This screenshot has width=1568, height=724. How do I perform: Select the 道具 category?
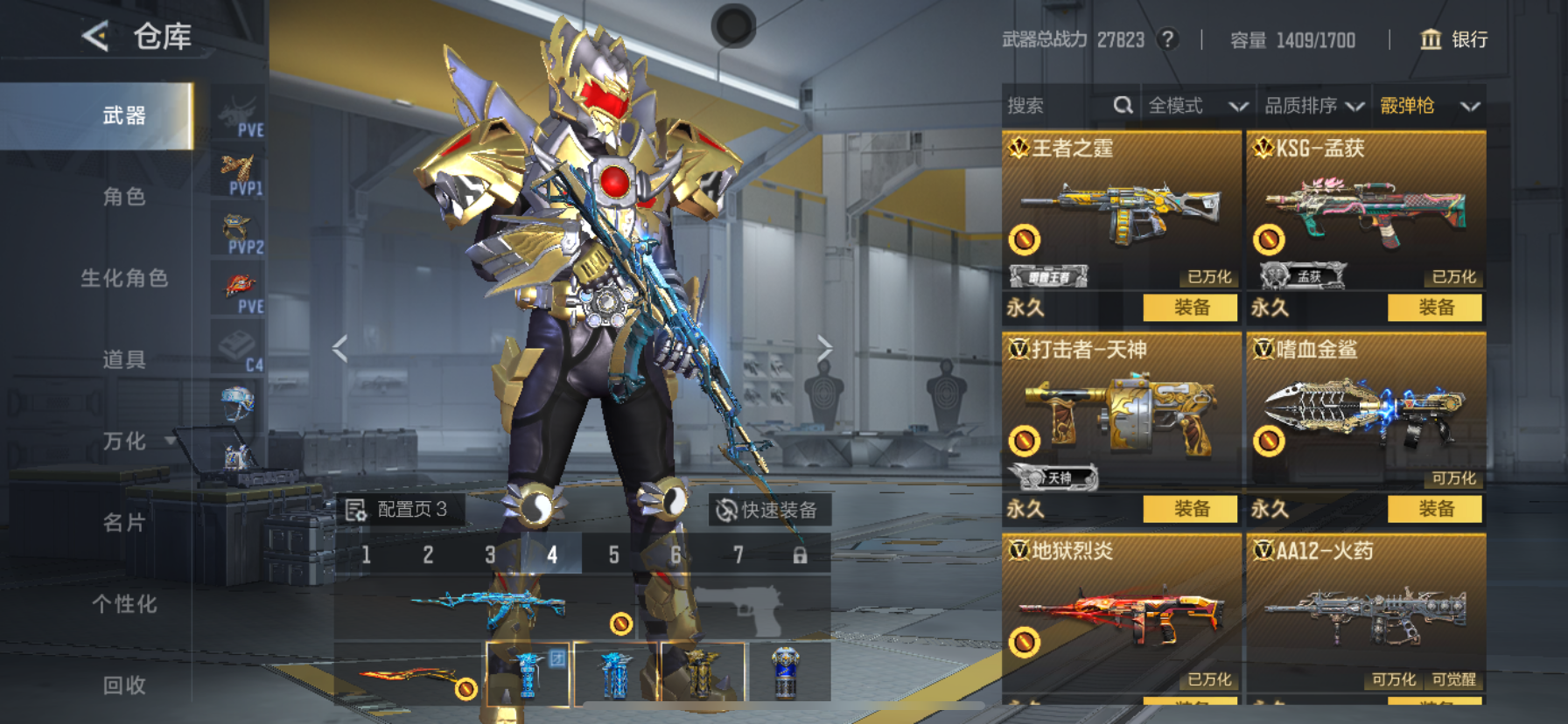(124, 359)
